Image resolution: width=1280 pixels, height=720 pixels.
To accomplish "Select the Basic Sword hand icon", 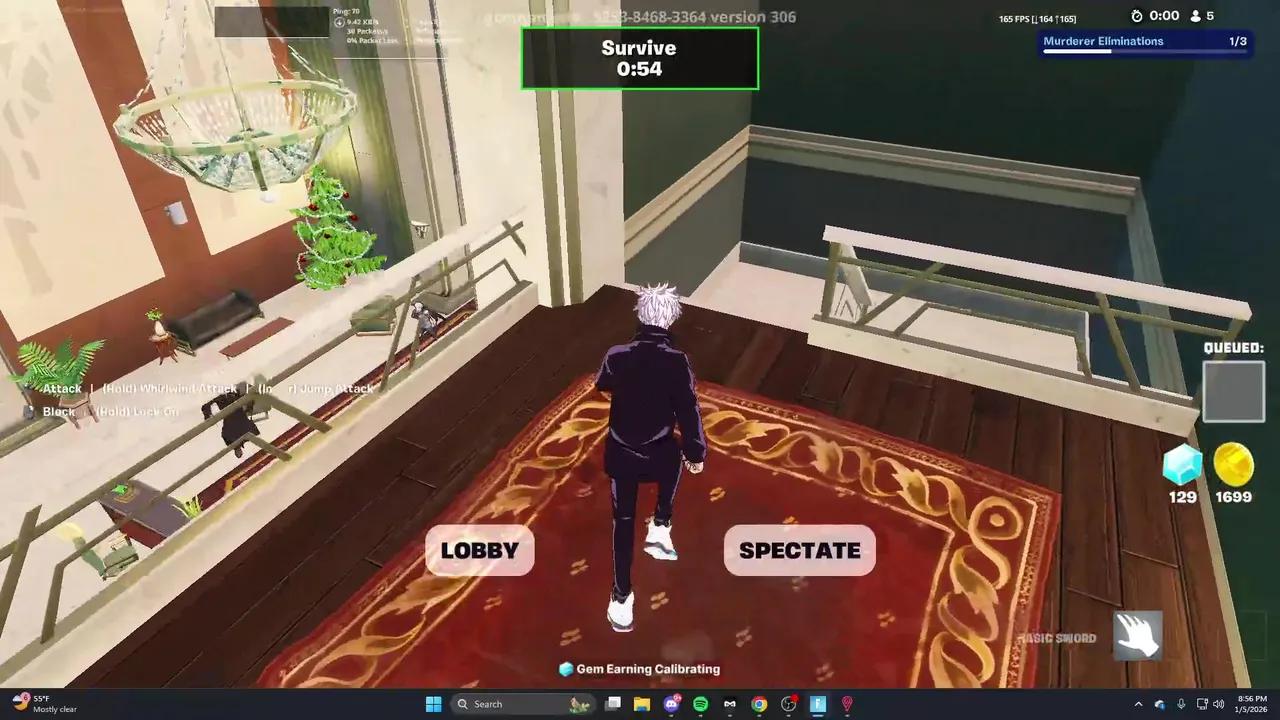I will coord(1140,635).
